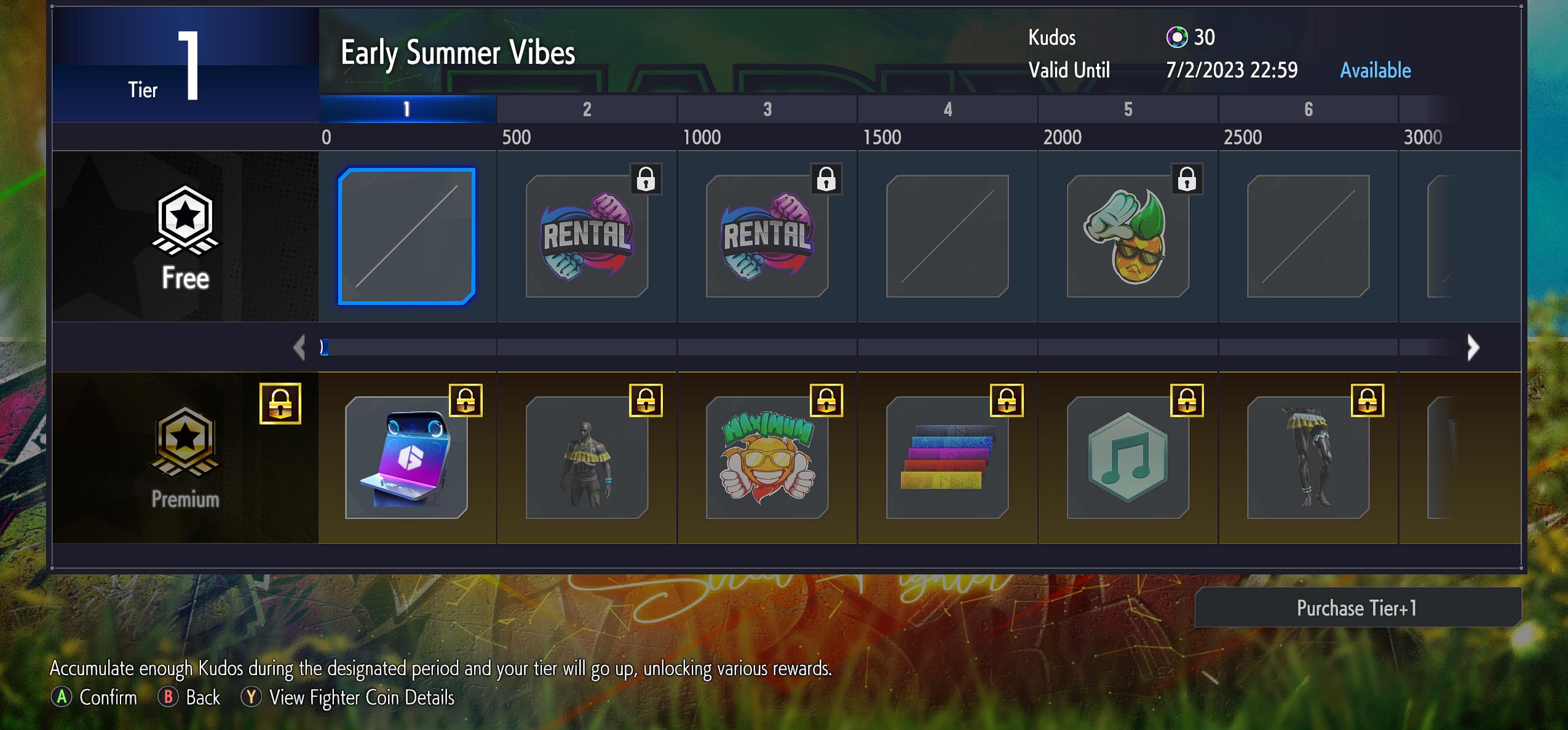Go Back from the rewards screen
Screen dimensions: 1568x730
point(202,697)
